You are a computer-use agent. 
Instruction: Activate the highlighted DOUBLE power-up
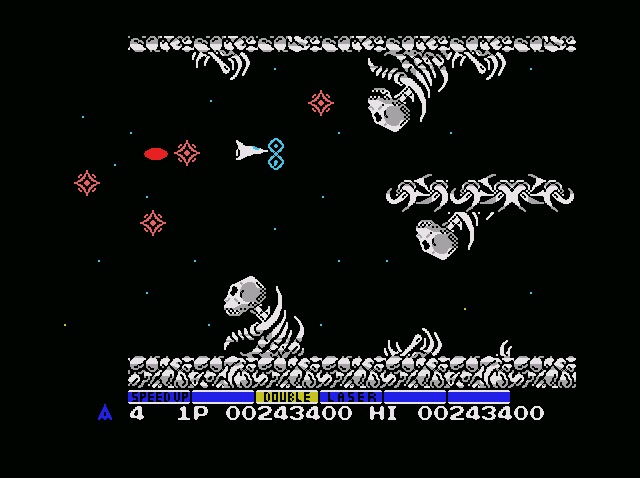pos(287,397)
